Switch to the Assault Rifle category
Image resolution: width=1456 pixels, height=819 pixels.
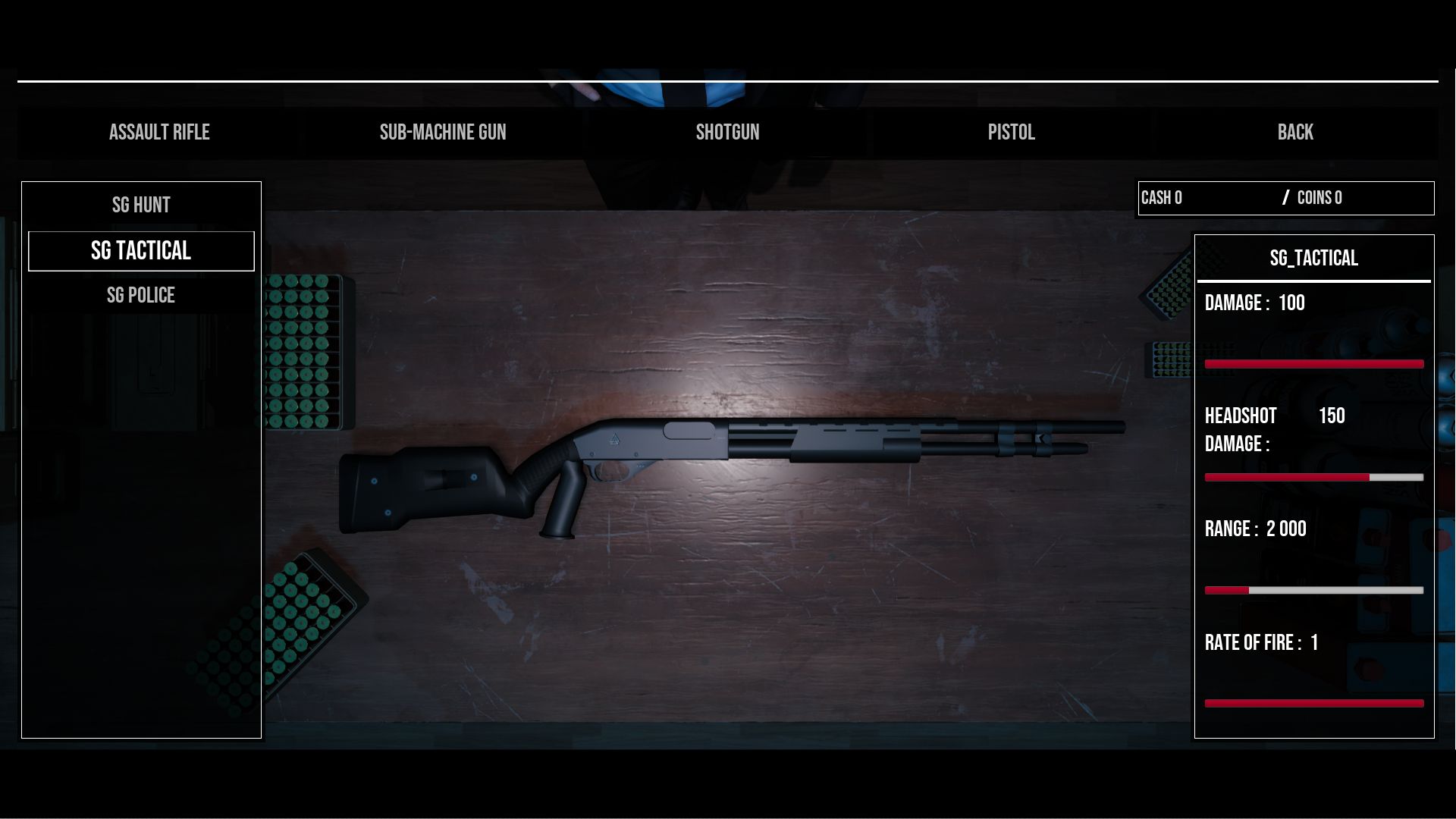coord(159,133)
